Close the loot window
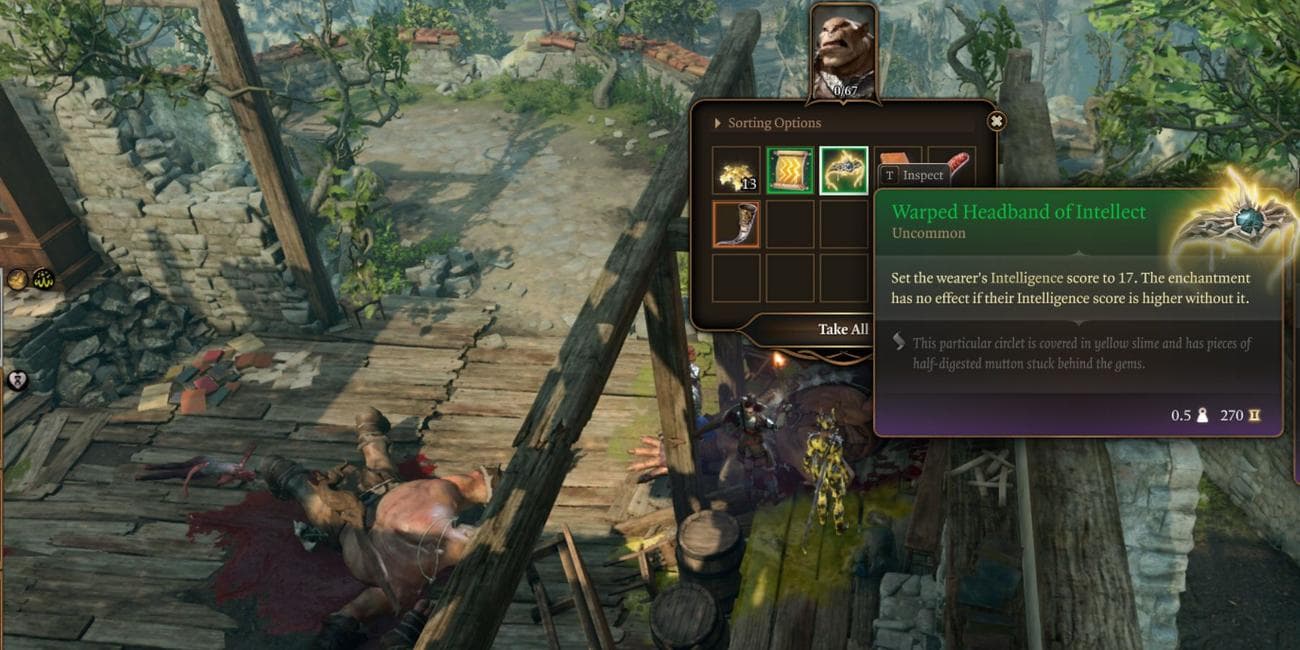The image size is (1300, 650). pos(996,121)
